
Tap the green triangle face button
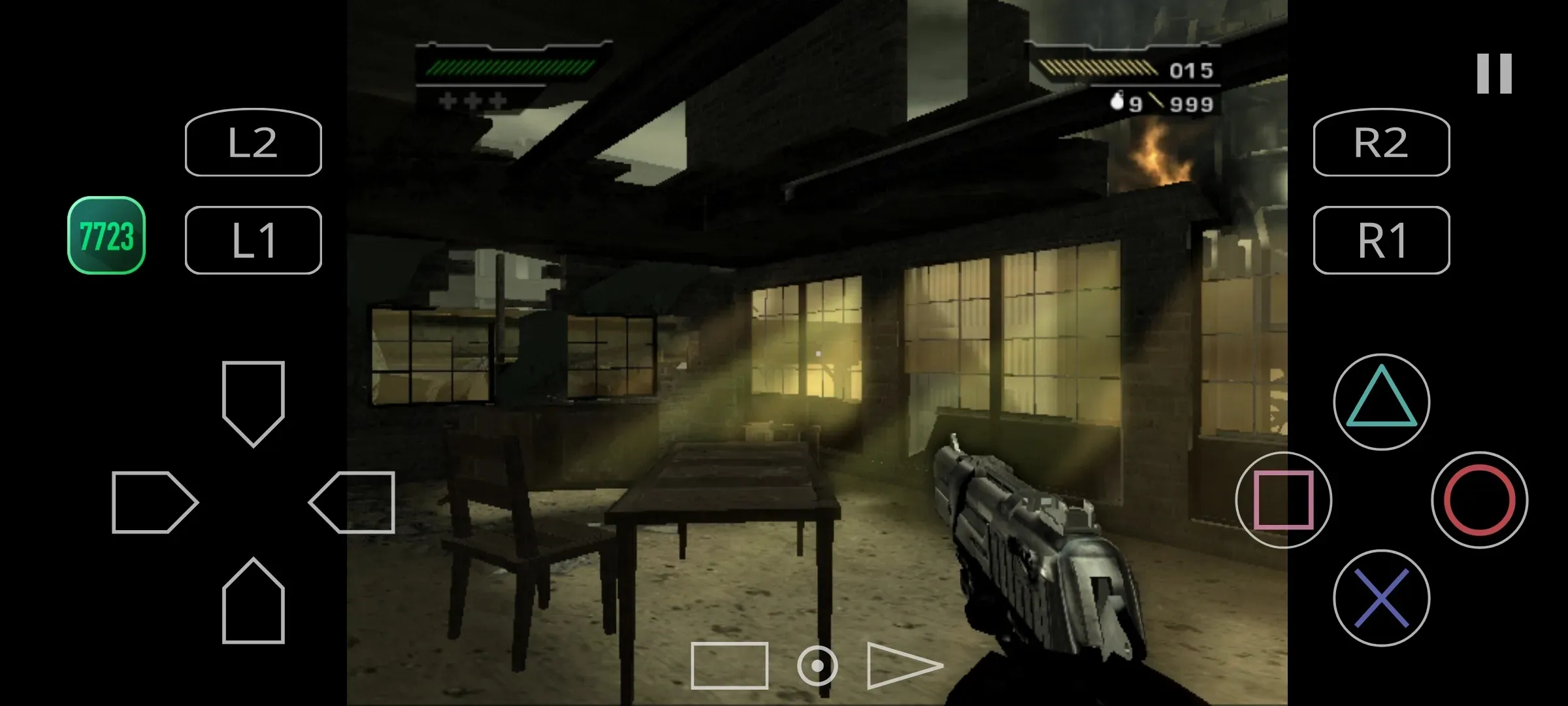coord(1381,401)
